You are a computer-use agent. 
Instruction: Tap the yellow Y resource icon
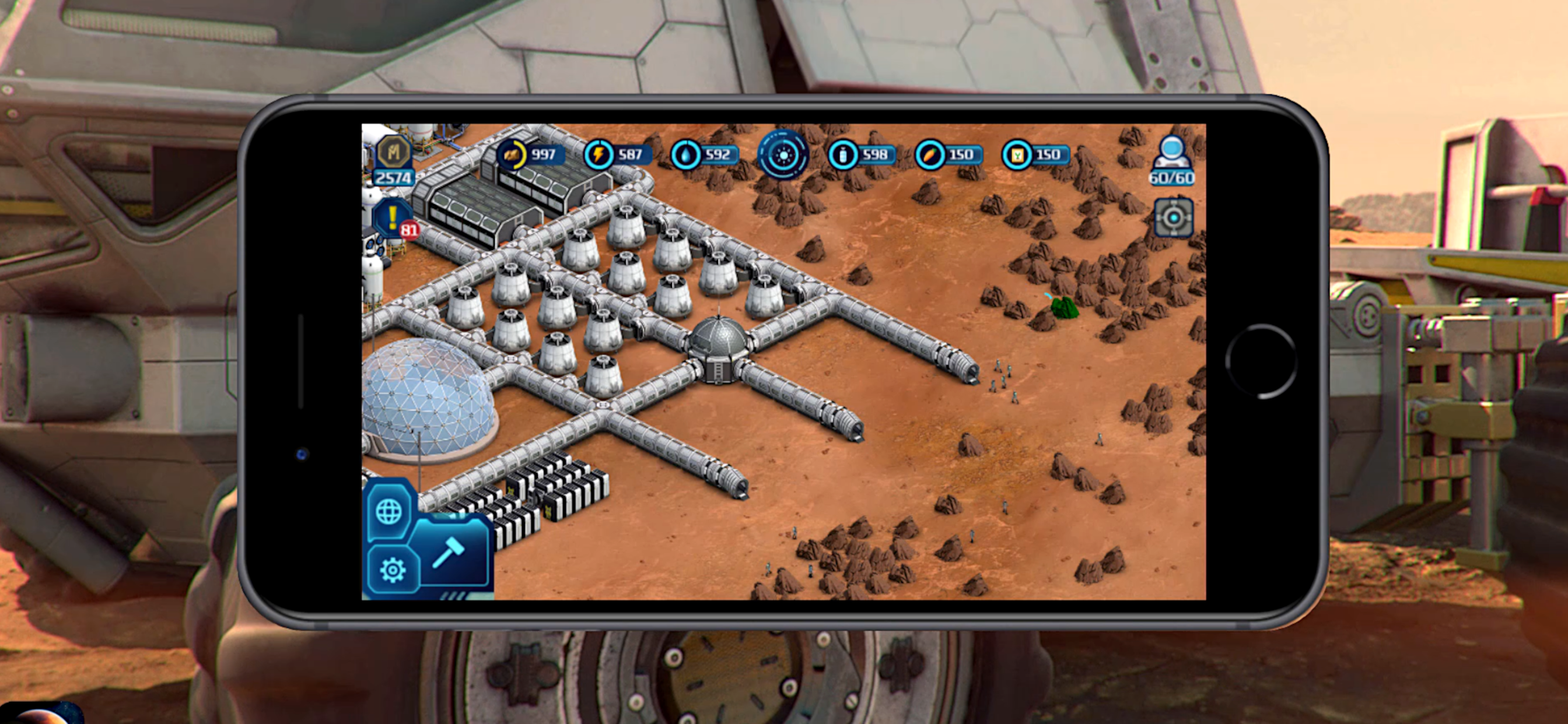click(1017, 154)
